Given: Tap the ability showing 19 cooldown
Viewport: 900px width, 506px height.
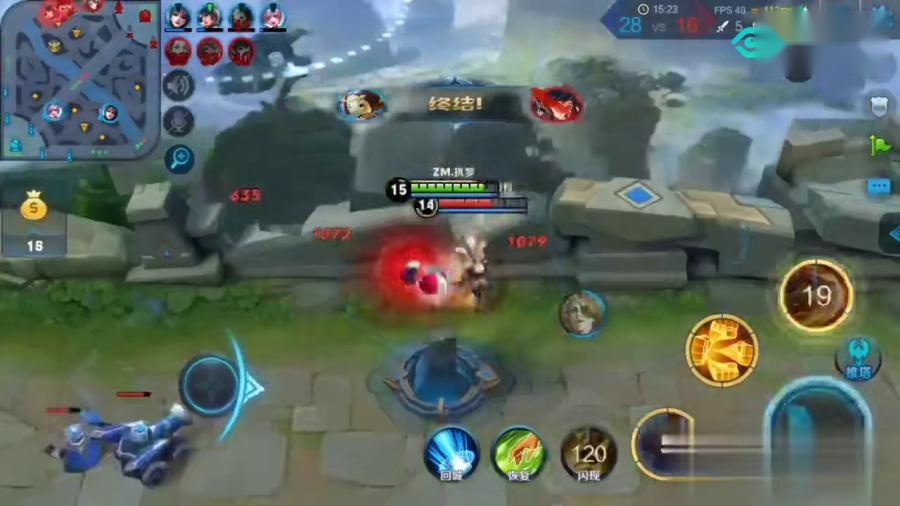Looking at the screenshot, I should (x=816, y=295).
